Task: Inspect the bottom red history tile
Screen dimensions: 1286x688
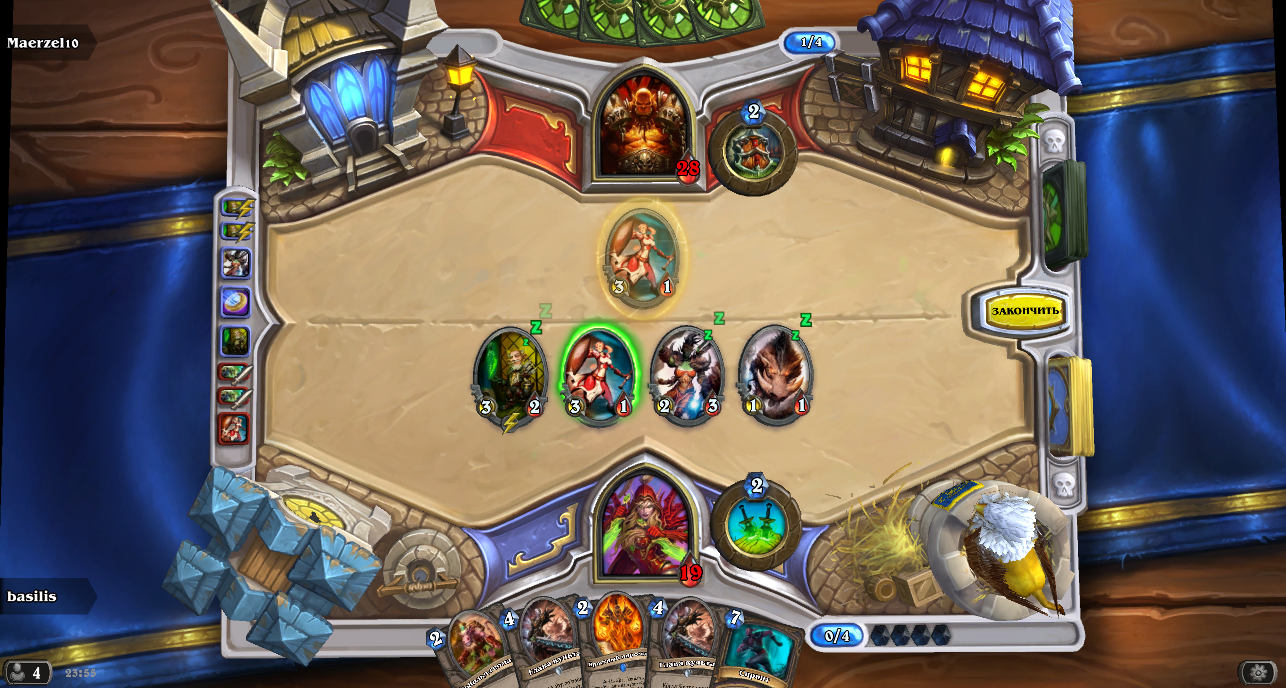Action: [235, 428]
